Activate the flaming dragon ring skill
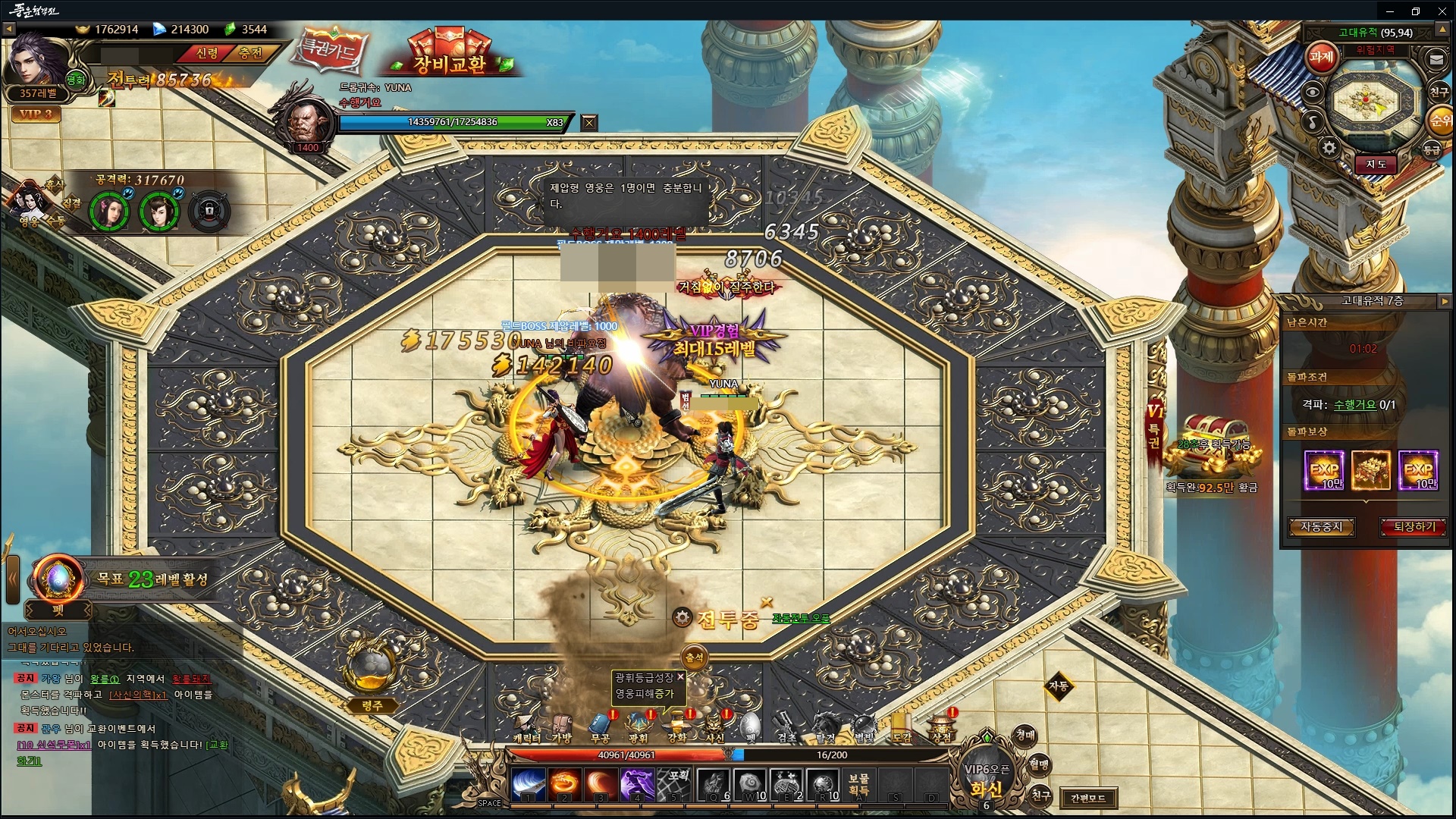1456x819 pixels. [x=563, y=783]
